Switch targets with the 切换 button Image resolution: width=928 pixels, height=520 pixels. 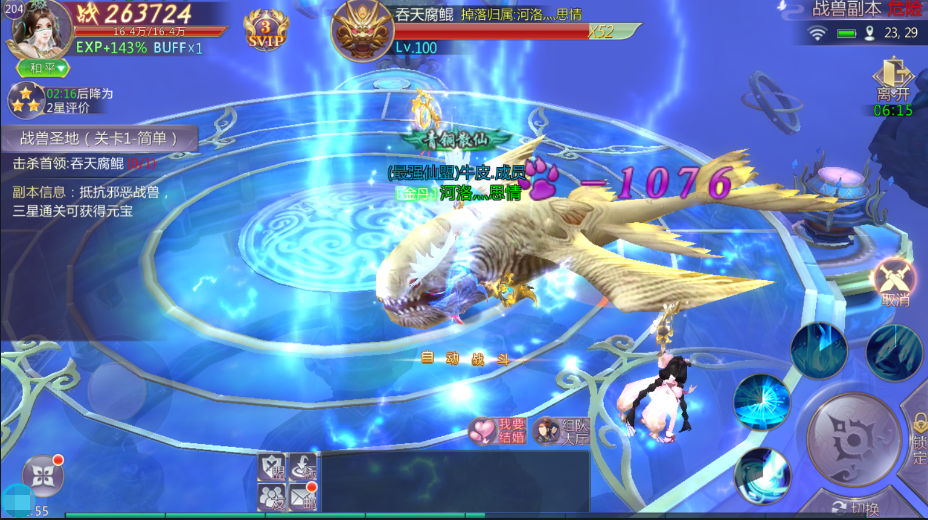pyautogui.click(x=859, y=506)
